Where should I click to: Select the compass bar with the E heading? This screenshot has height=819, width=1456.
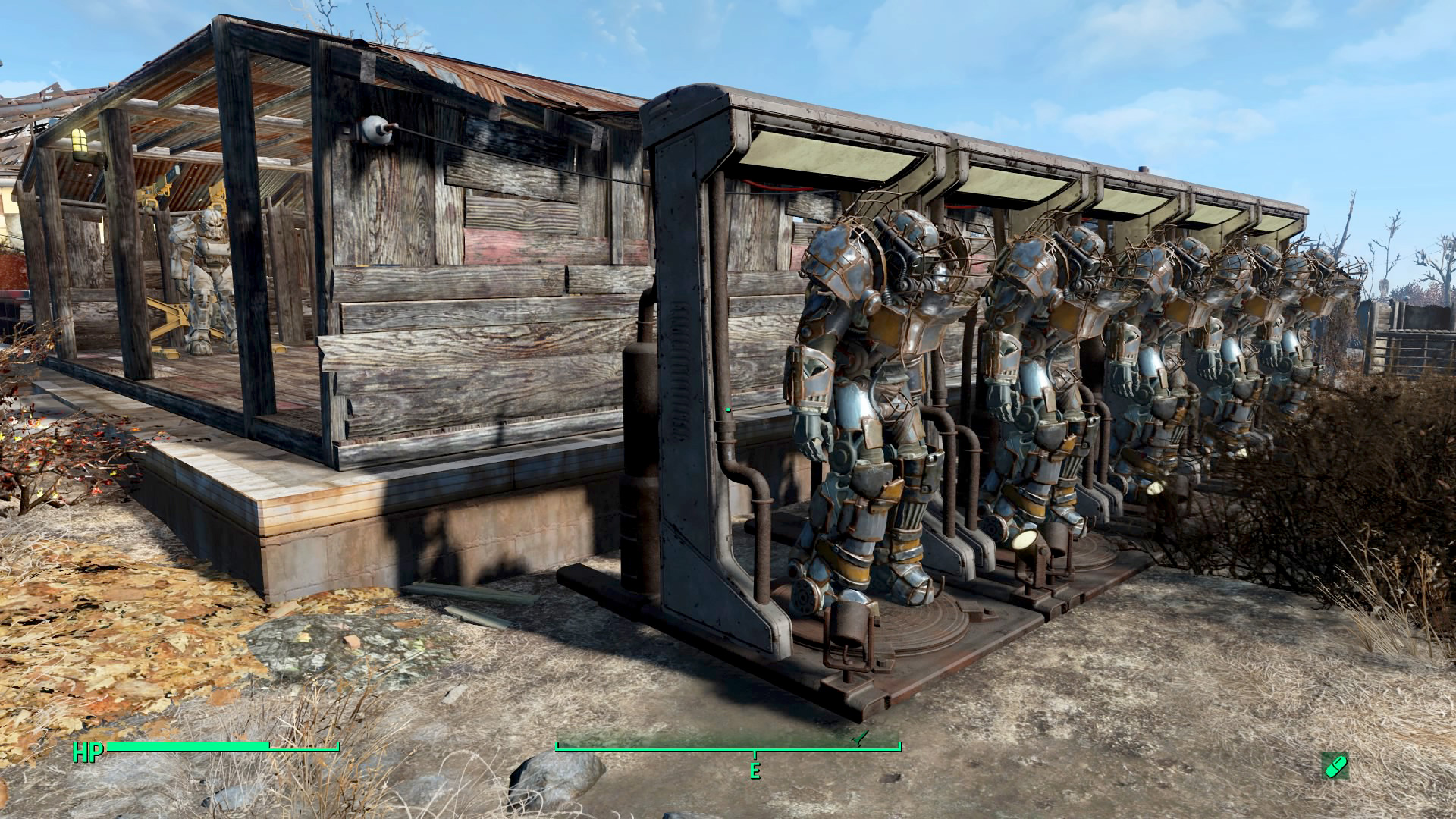click(728, 748)
